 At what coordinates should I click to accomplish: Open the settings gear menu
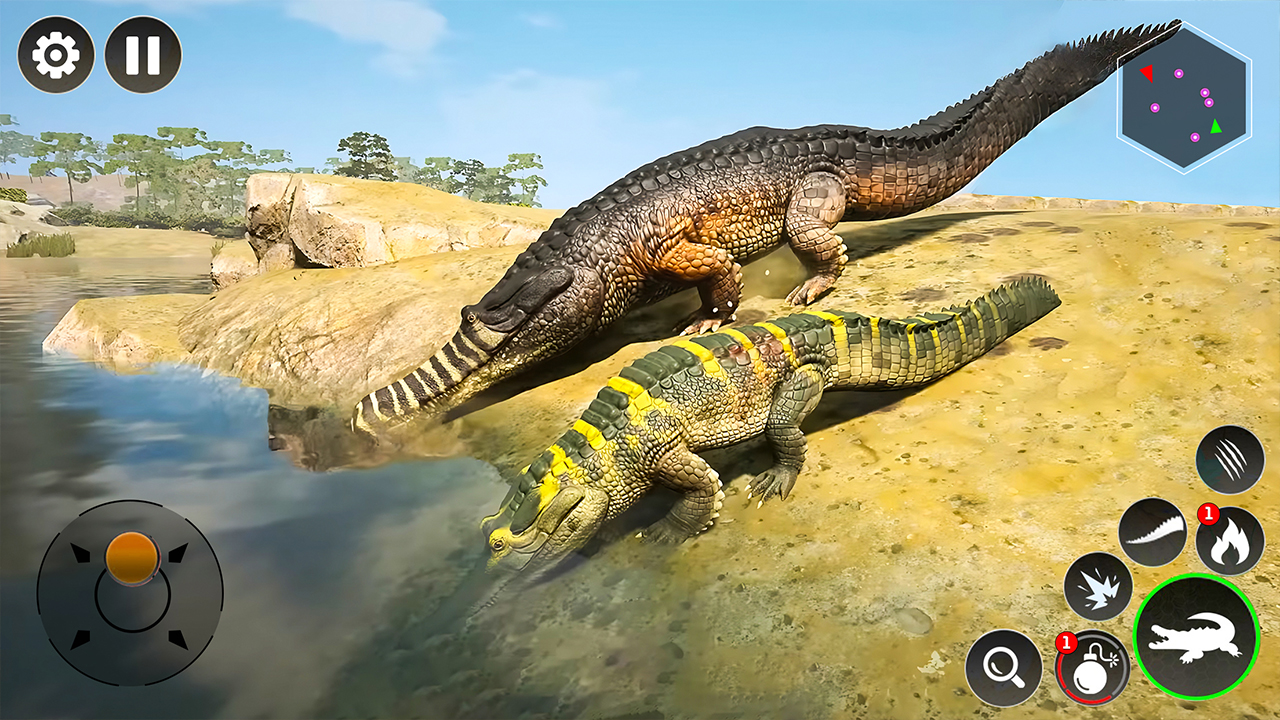click(57, 55)
